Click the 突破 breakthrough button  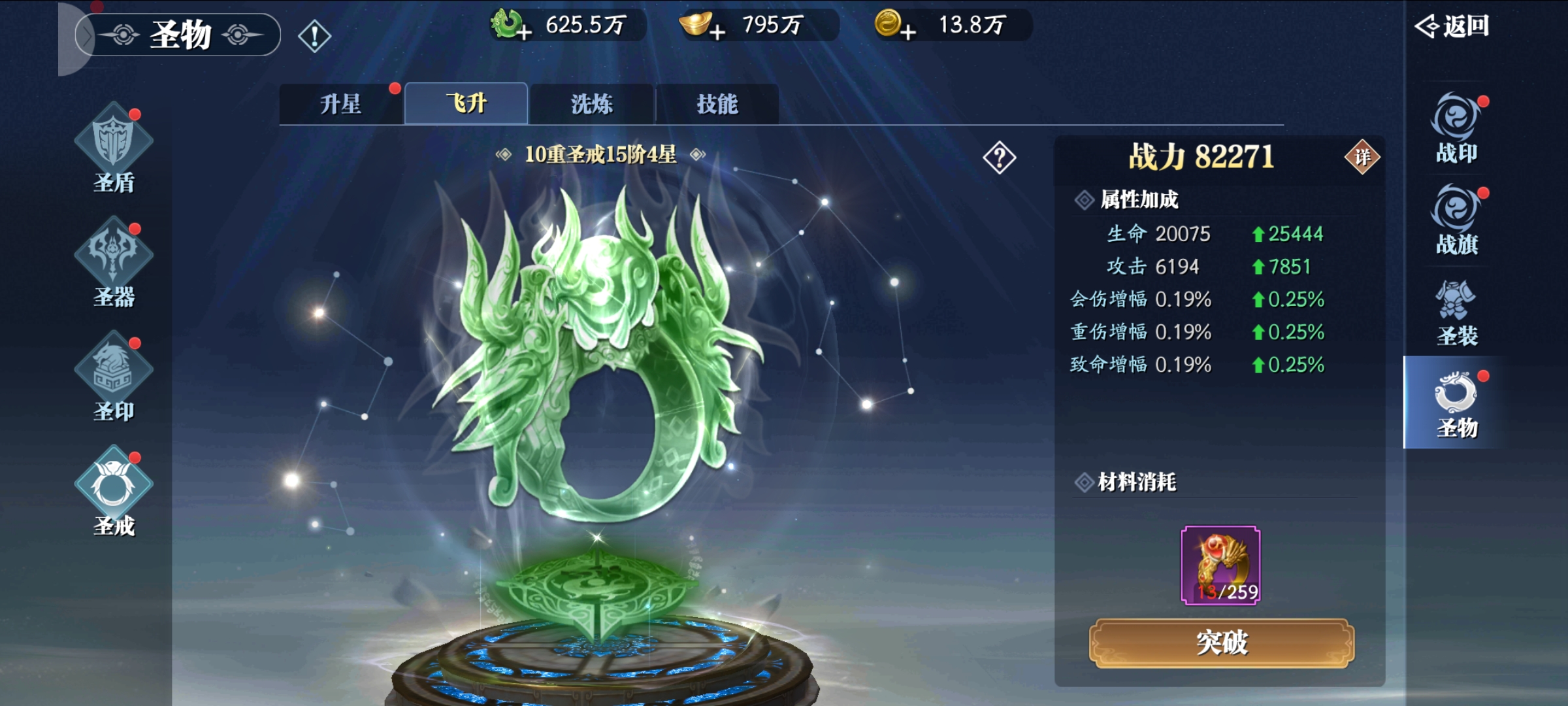[1221, 643]
